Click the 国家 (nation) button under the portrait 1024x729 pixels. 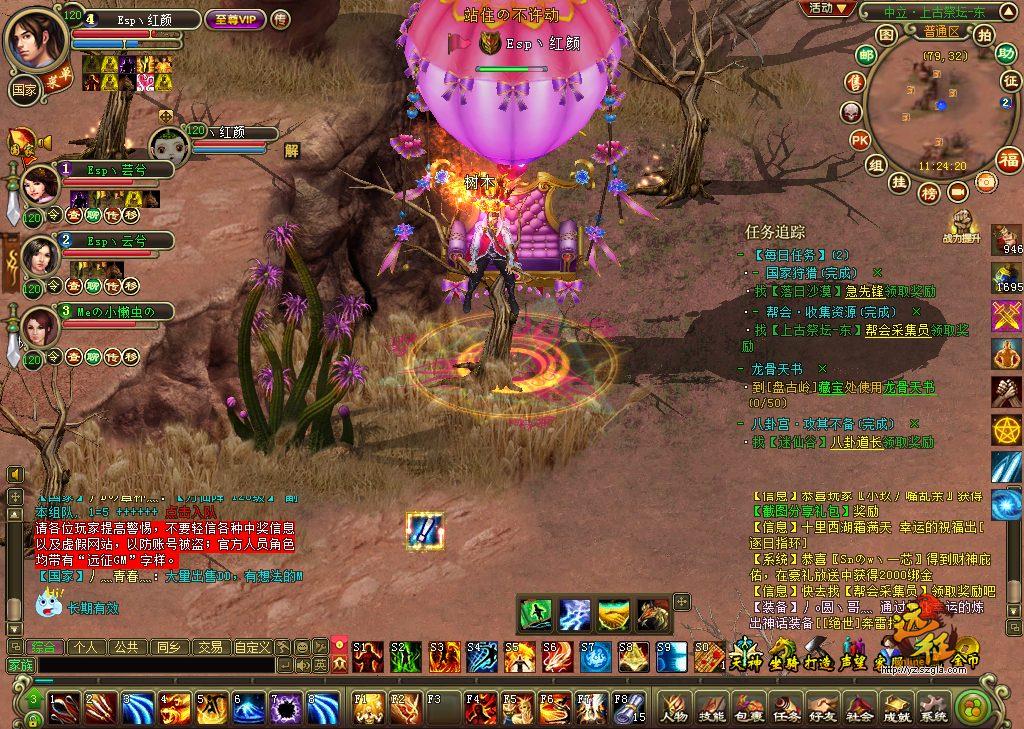pyautogui.click(x=24, y=88)
